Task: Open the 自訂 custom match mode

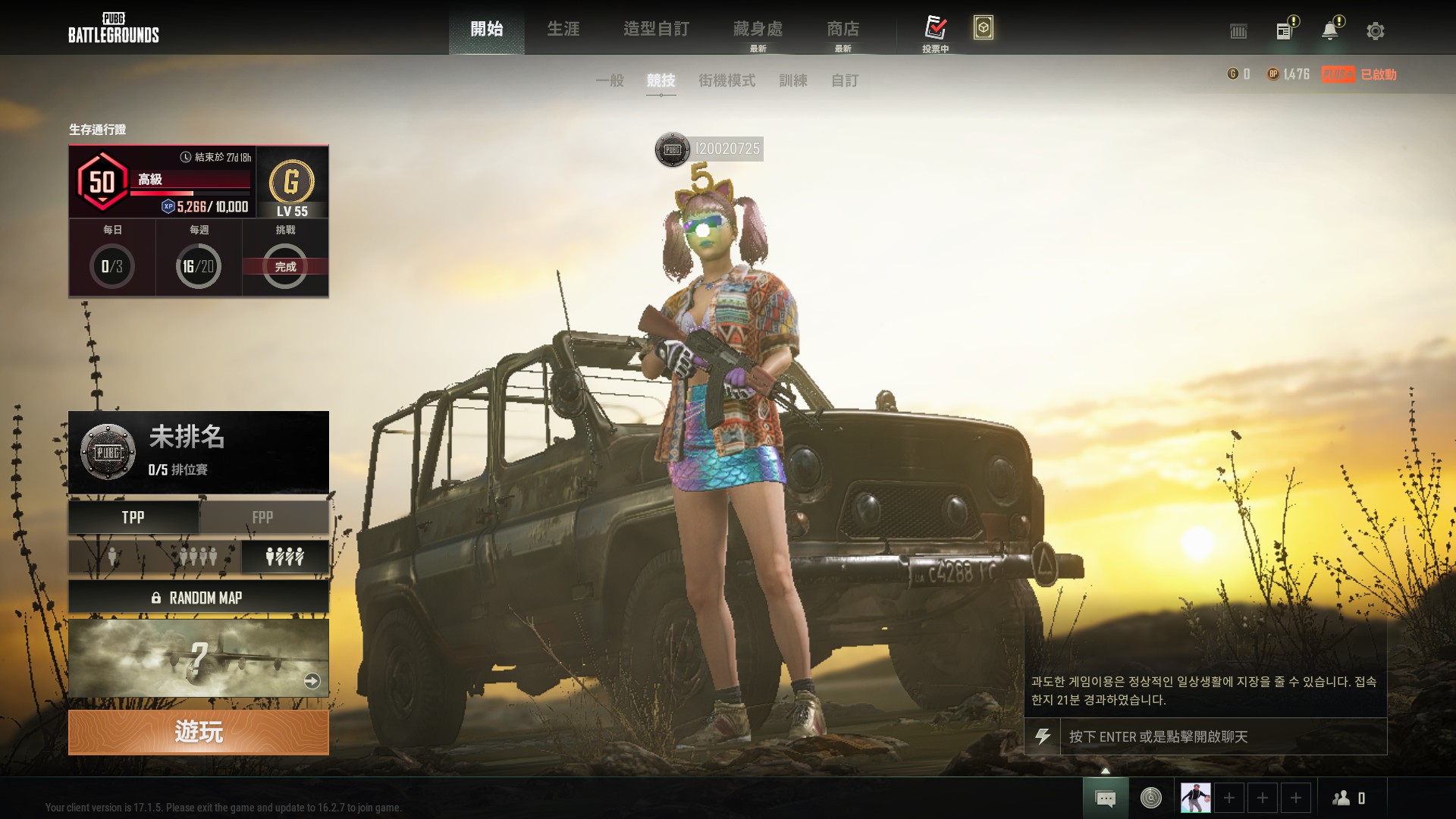Action: [845, 80]
